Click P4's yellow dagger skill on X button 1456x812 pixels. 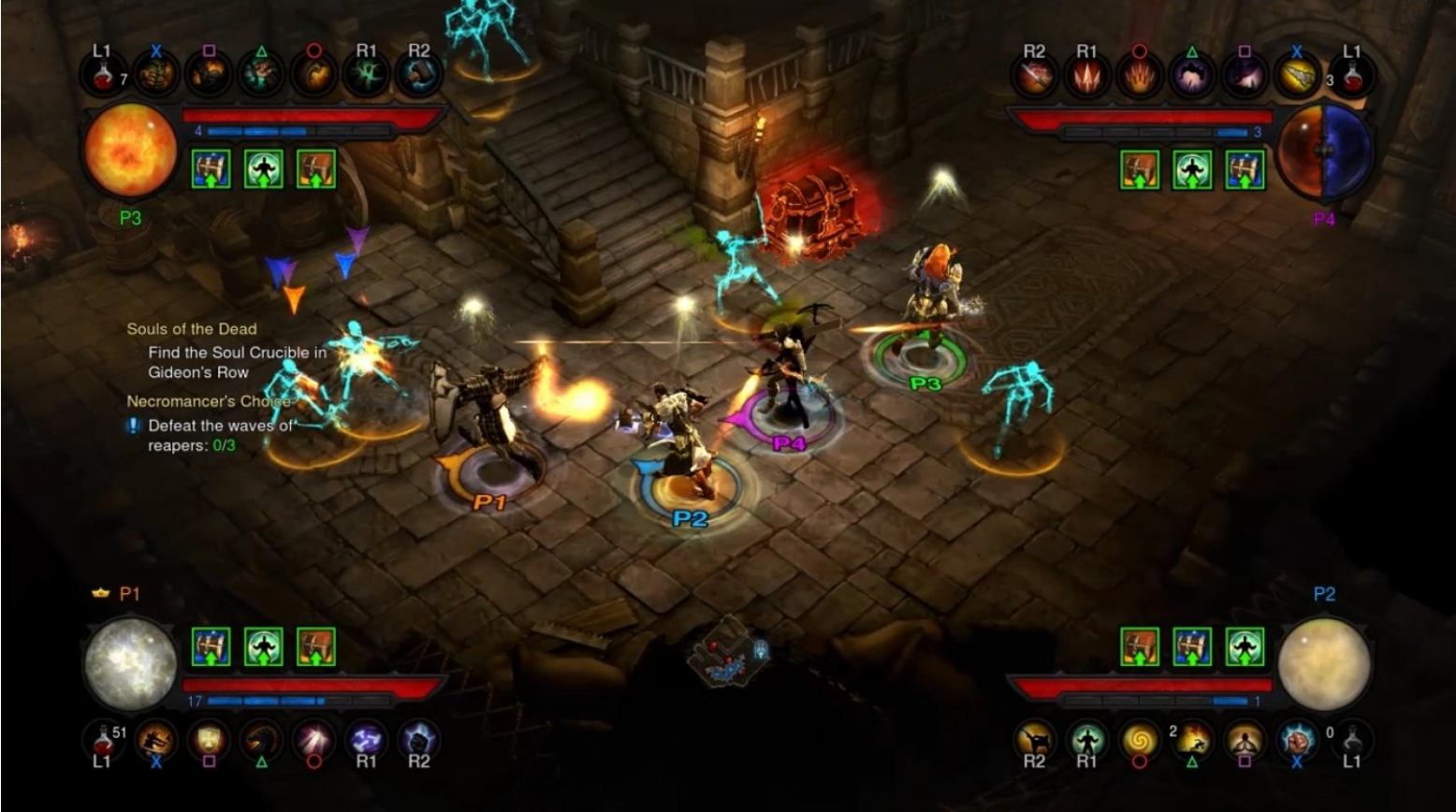click(1299, 77)
